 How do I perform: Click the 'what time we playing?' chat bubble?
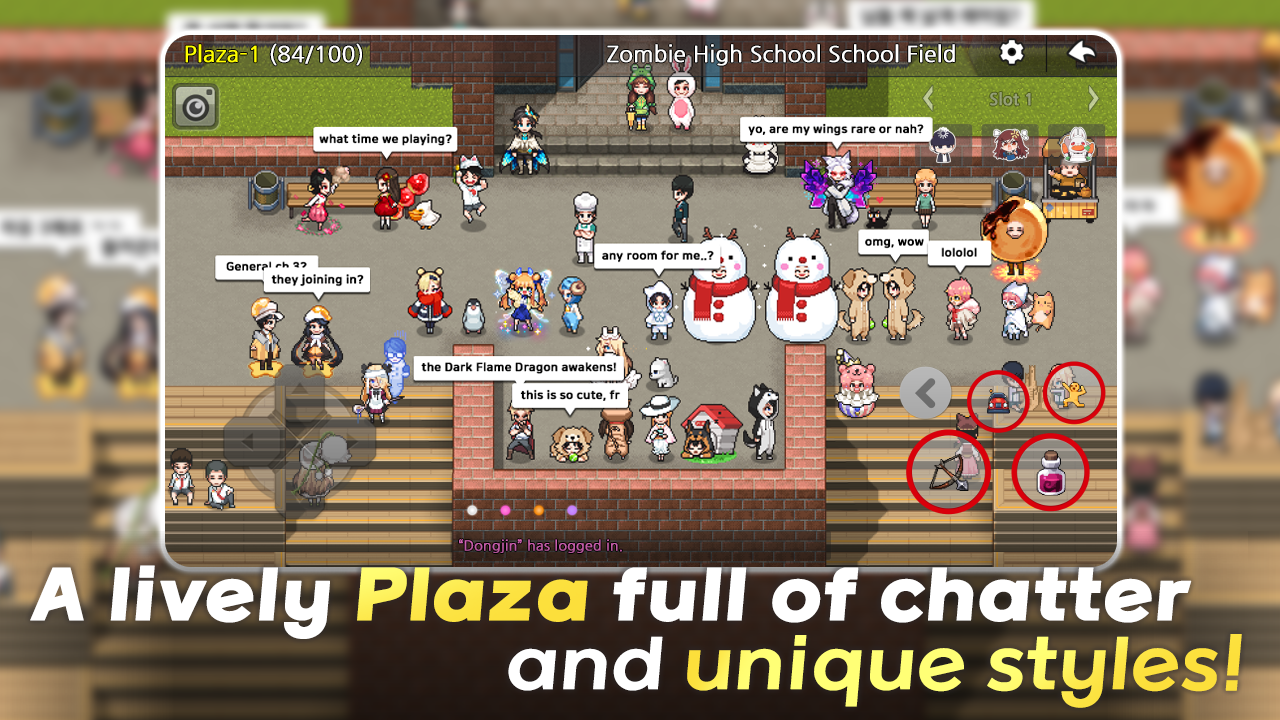(383, 139)
